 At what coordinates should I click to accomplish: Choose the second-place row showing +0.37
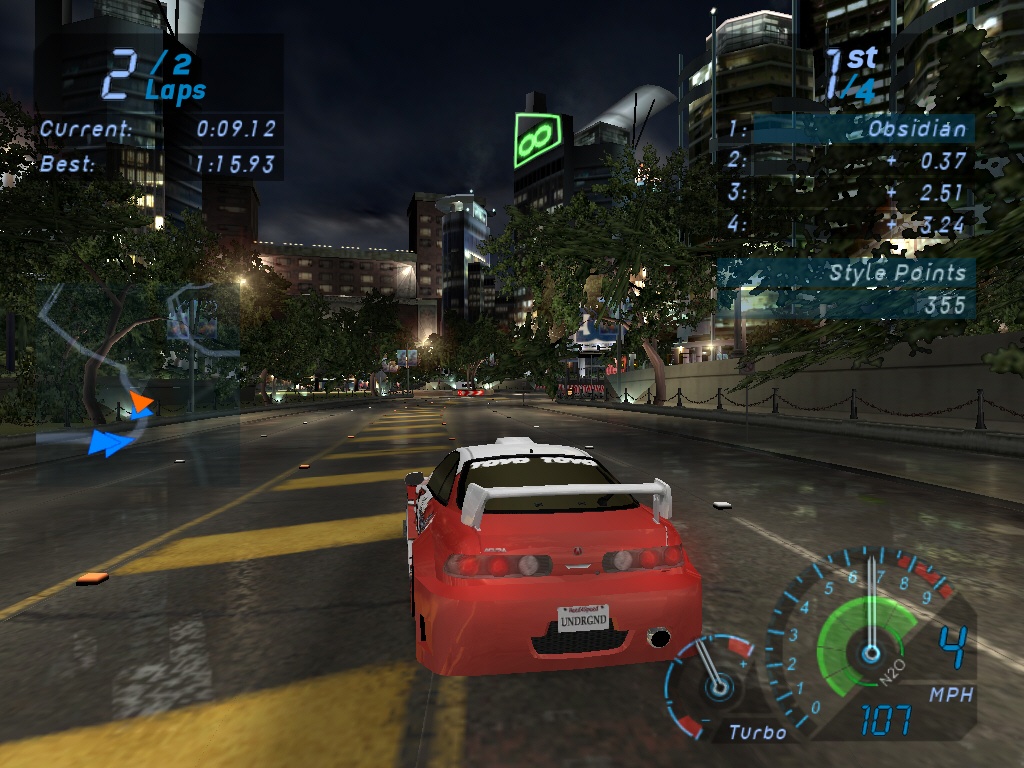pos(848,161)
